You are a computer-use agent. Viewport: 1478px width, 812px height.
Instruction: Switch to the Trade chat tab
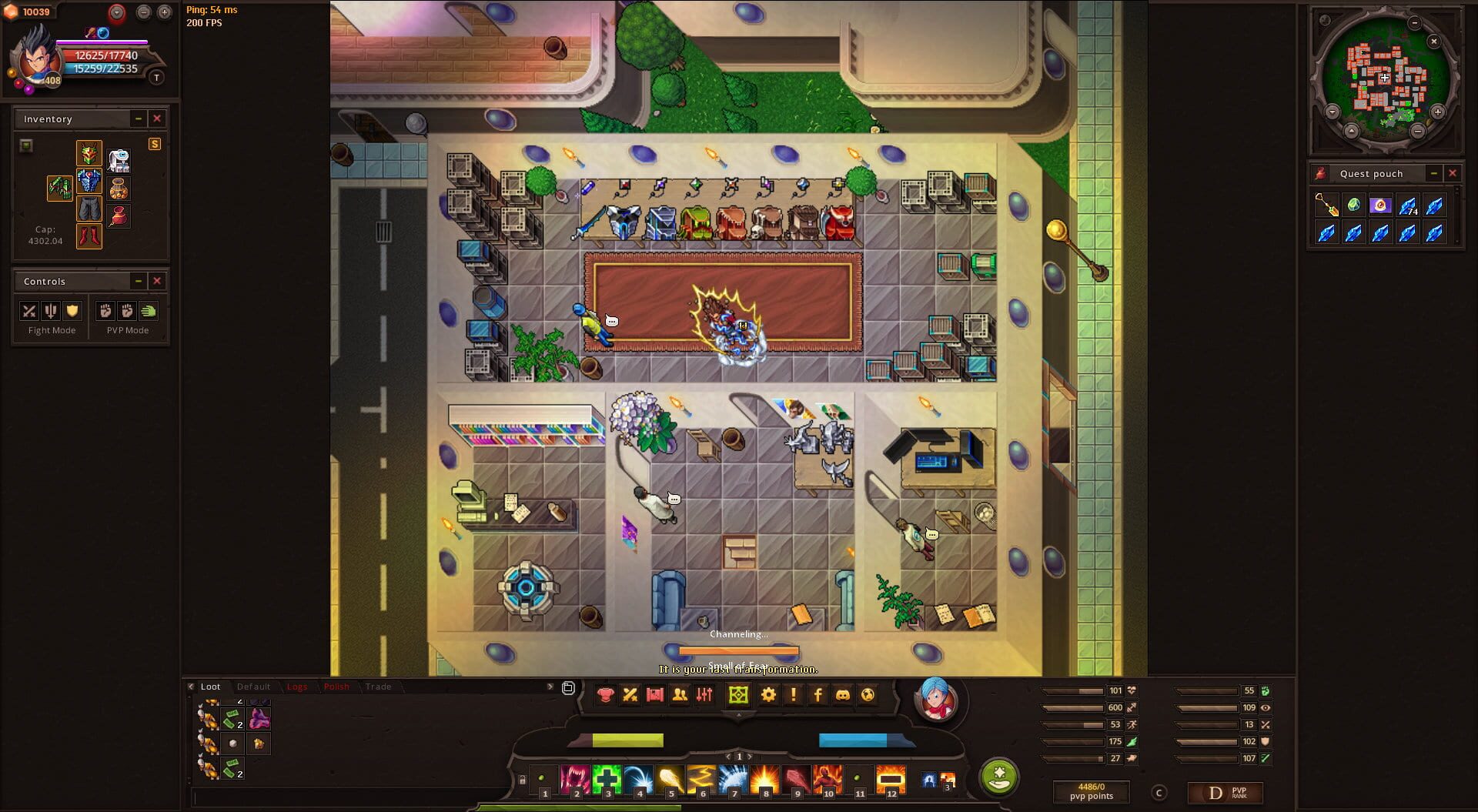379,687
